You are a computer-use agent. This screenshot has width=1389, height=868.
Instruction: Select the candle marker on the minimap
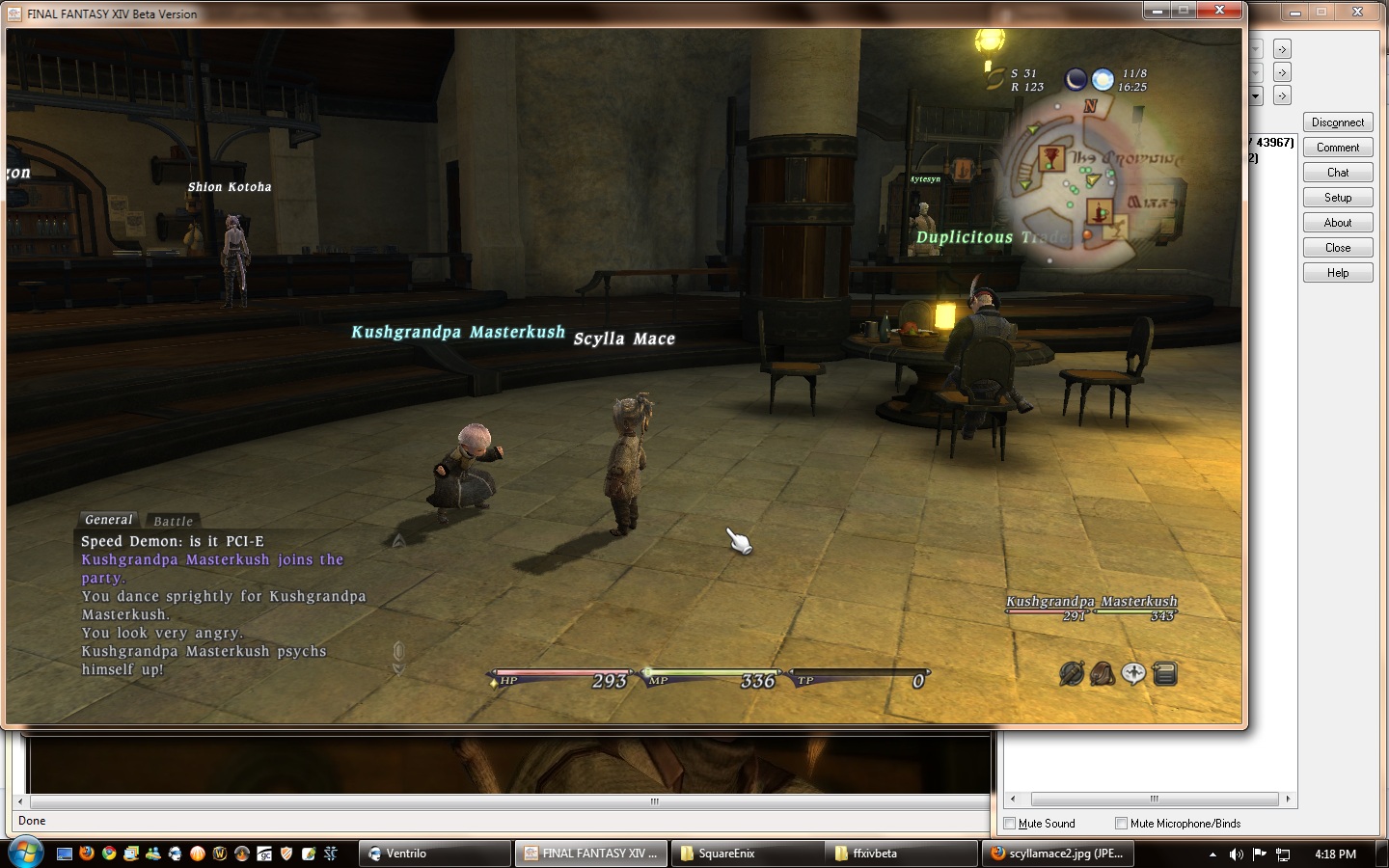coord(1100,210)
